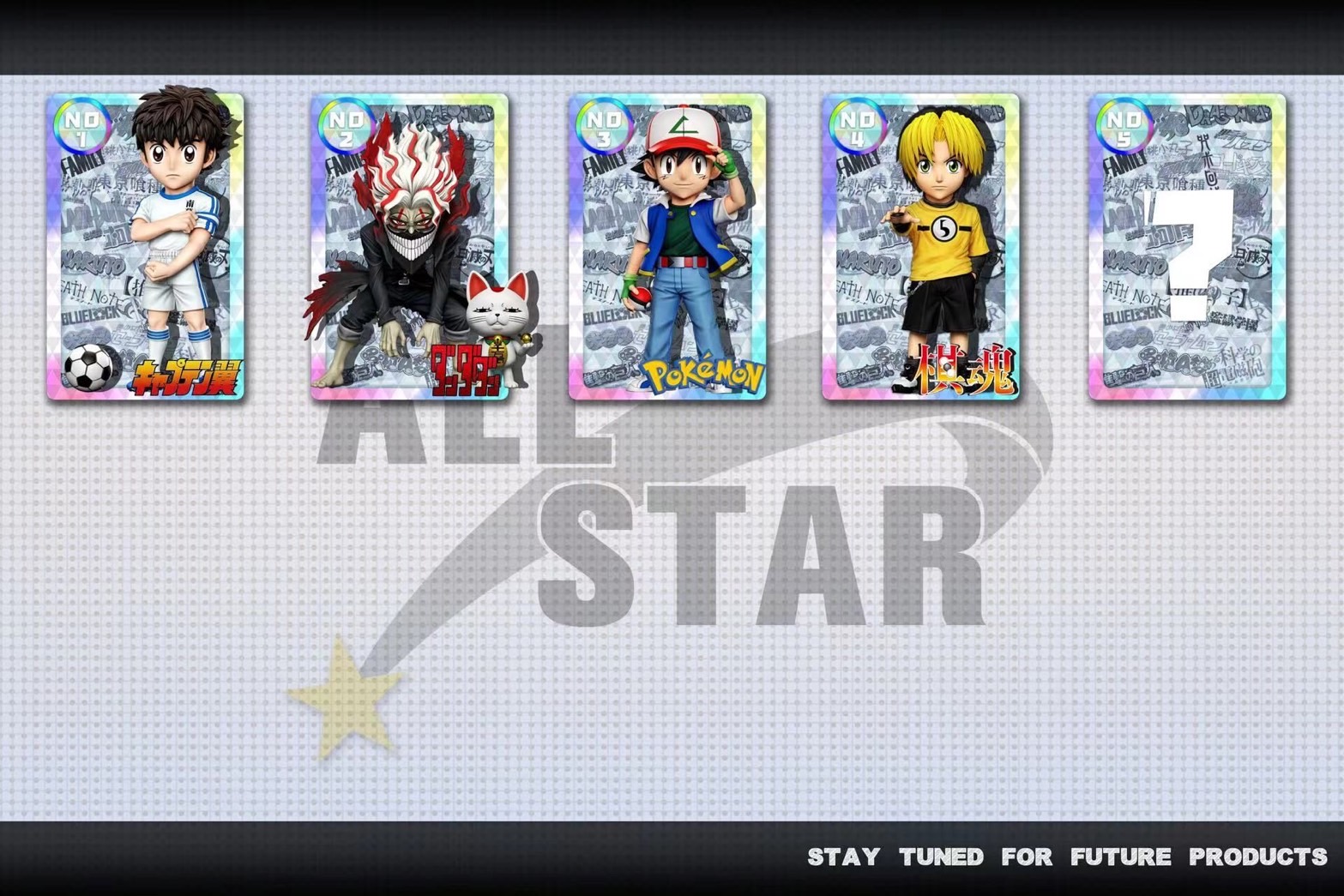The image size is (1344, 896).
Task: Choose the No. 2 Dandadan card
Action: [x=409, y=247]
